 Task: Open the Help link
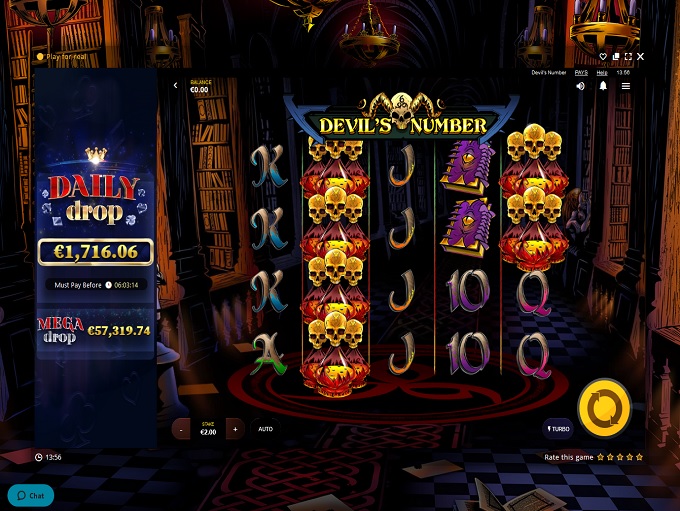[602, 72]
